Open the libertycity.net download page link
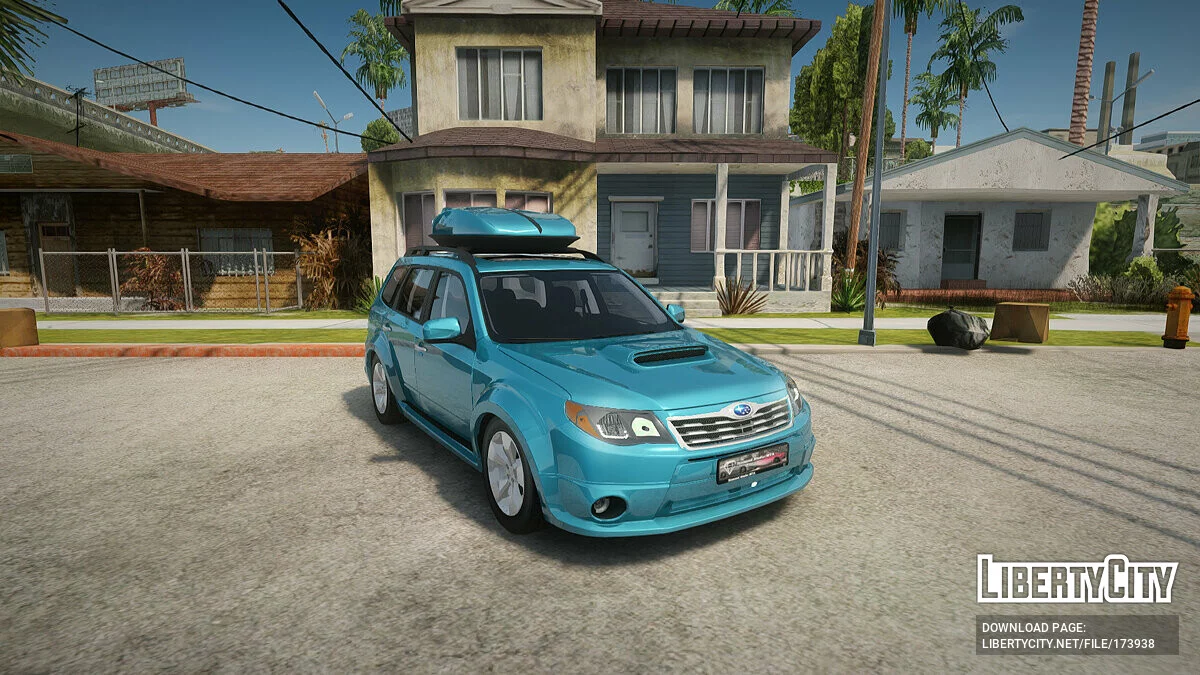 tap(1067, 644)
